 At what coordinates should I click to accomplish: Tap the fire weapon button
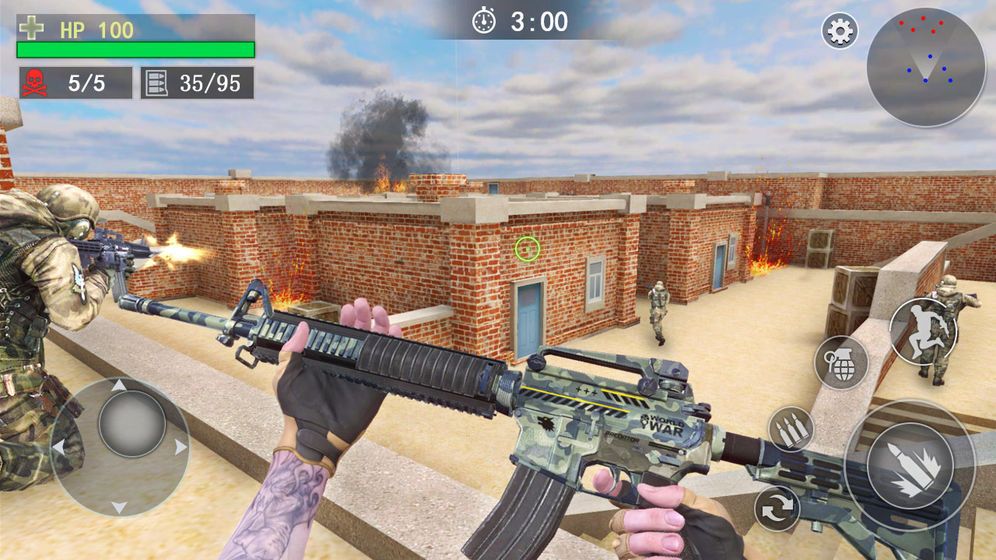pos(908,466)
